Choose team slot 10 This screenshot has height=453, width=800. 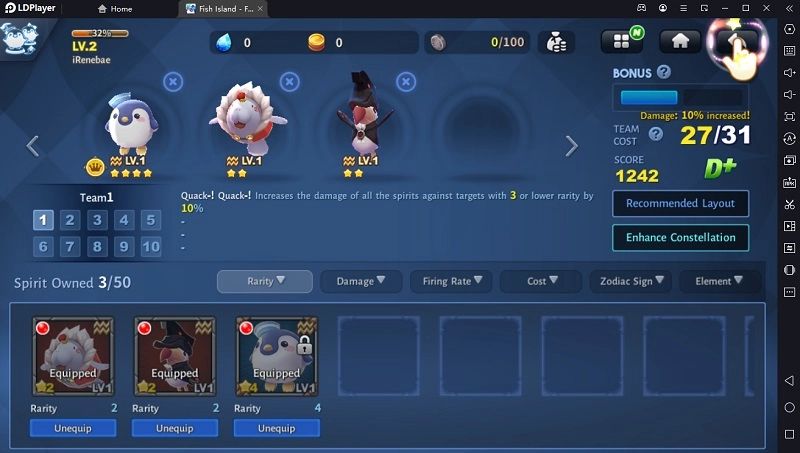(151, 246)
